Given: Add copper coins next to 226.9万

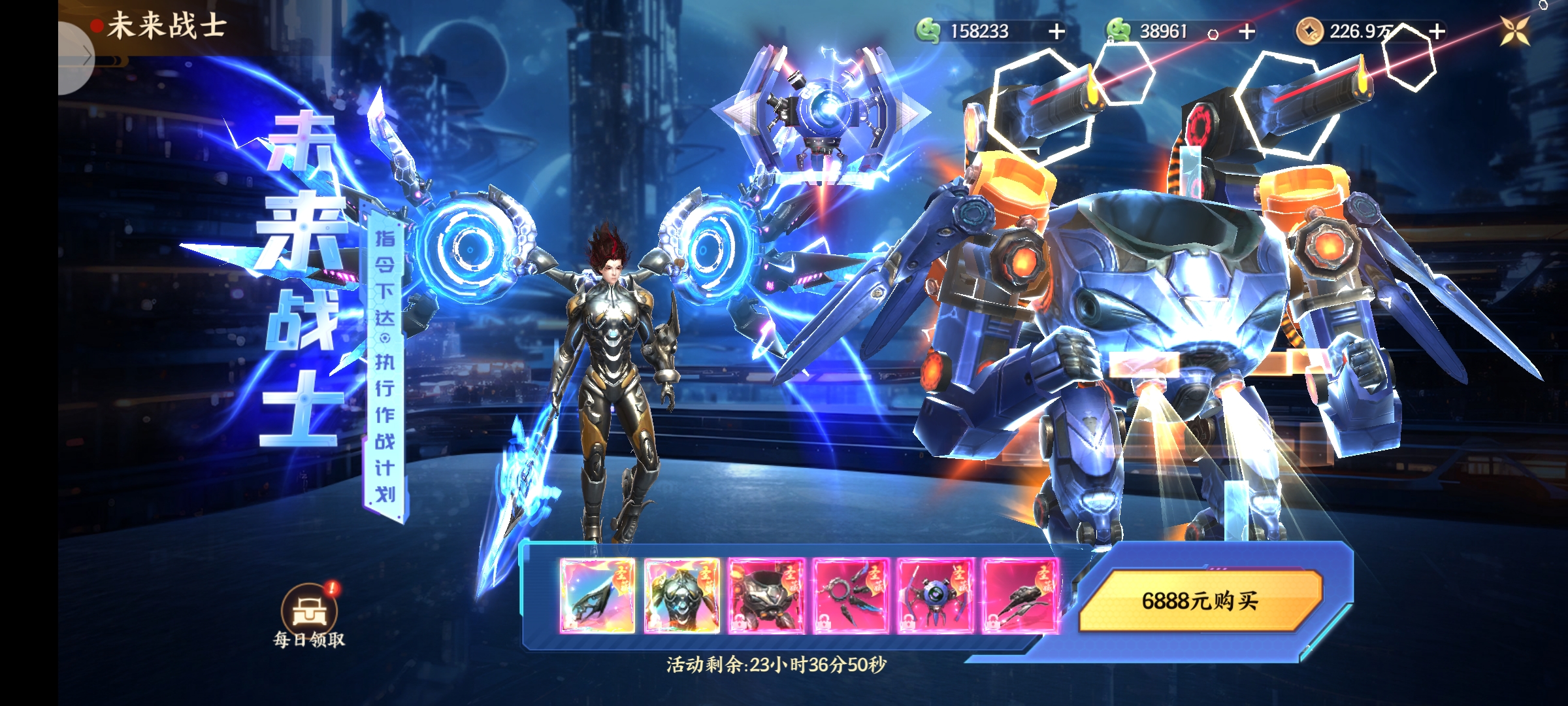Looking at the screenshot, I should pyautogui.click(x=1437, y=31).
